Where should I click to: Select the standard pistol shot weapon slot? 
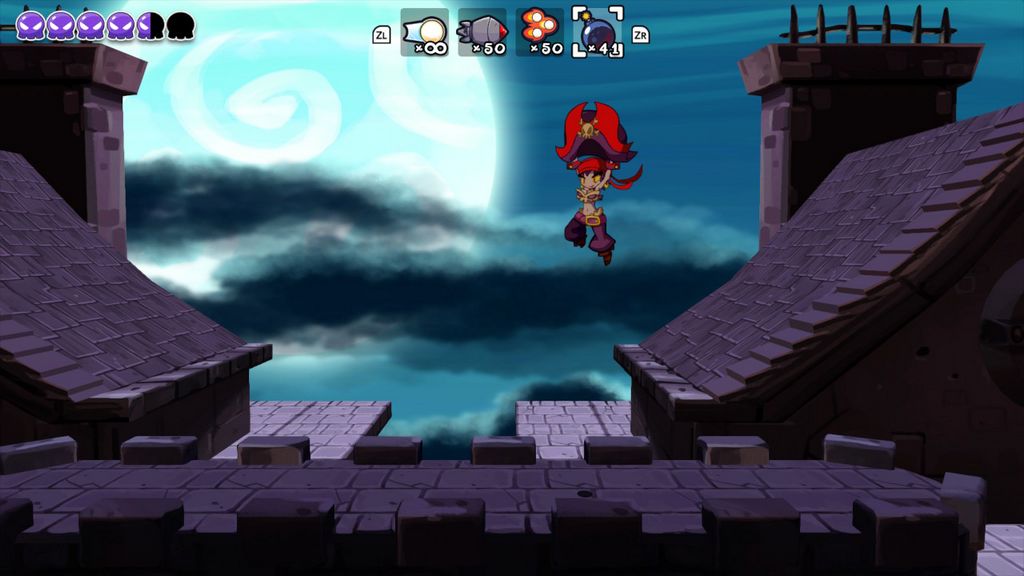click(x=424, y=33)
